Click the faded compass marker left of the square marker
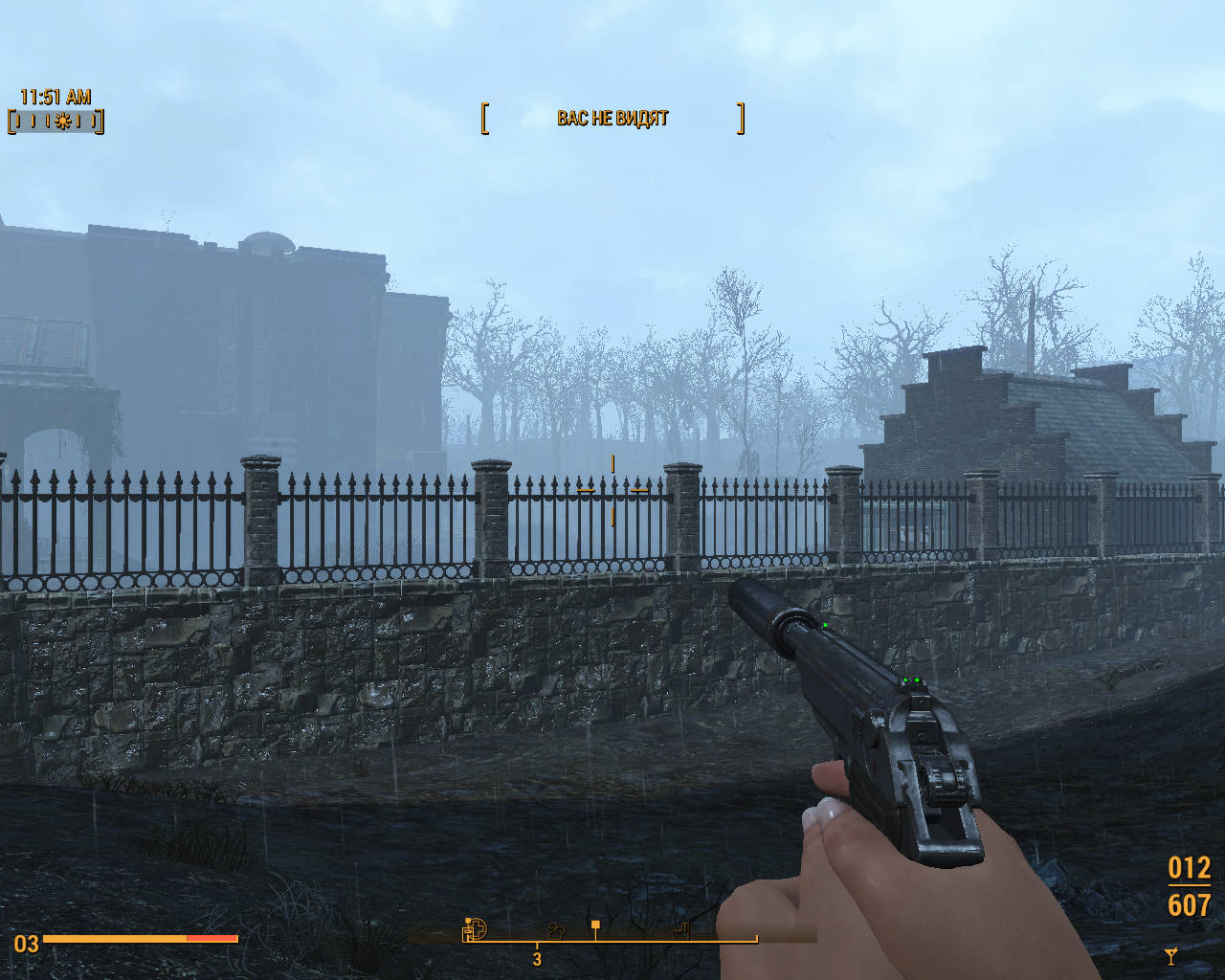The image size is (1225, 980). (556, 928)
